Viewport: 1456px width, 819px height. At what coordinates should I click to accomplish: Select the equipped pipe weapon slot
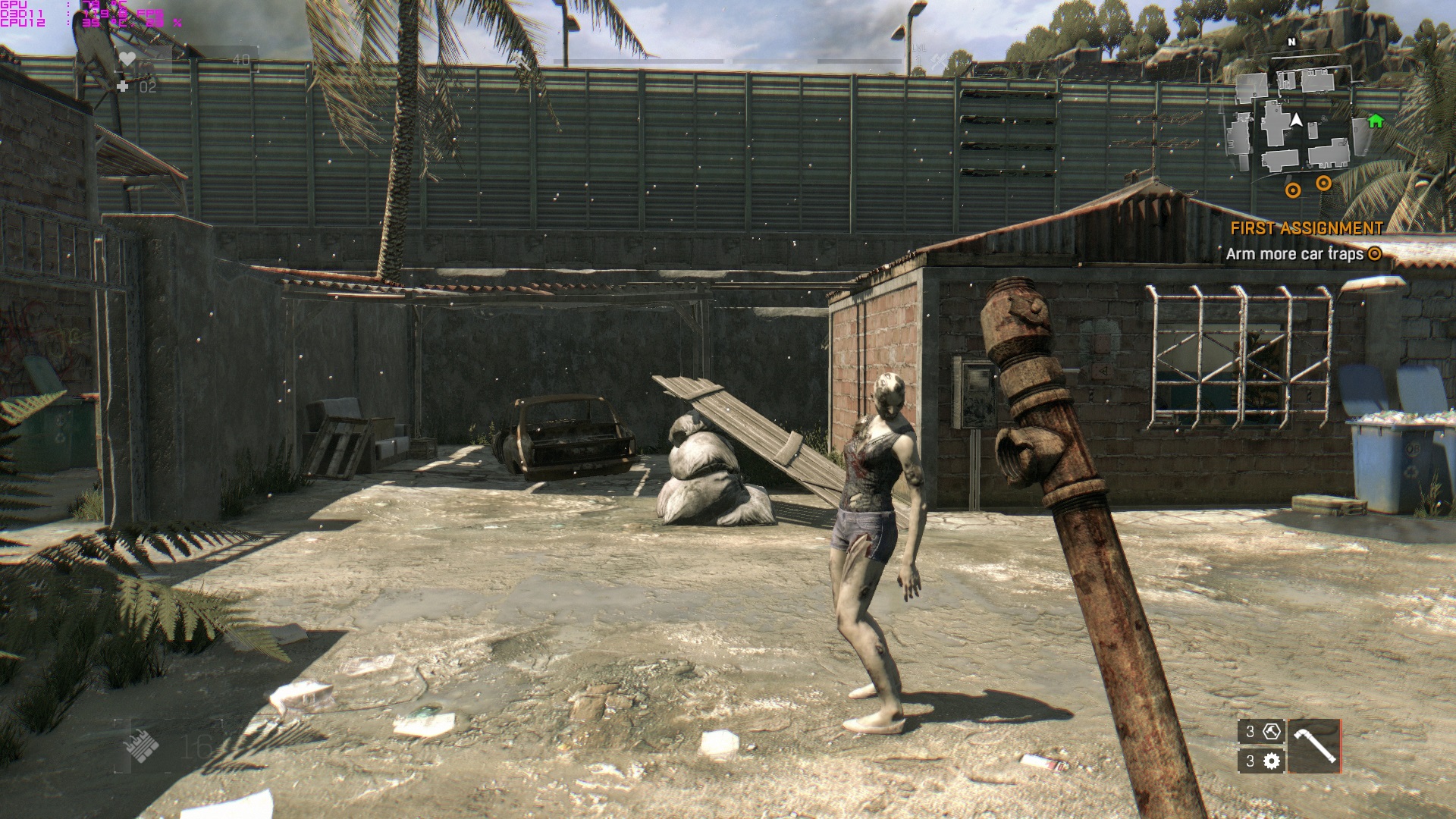click(1314, 746)
